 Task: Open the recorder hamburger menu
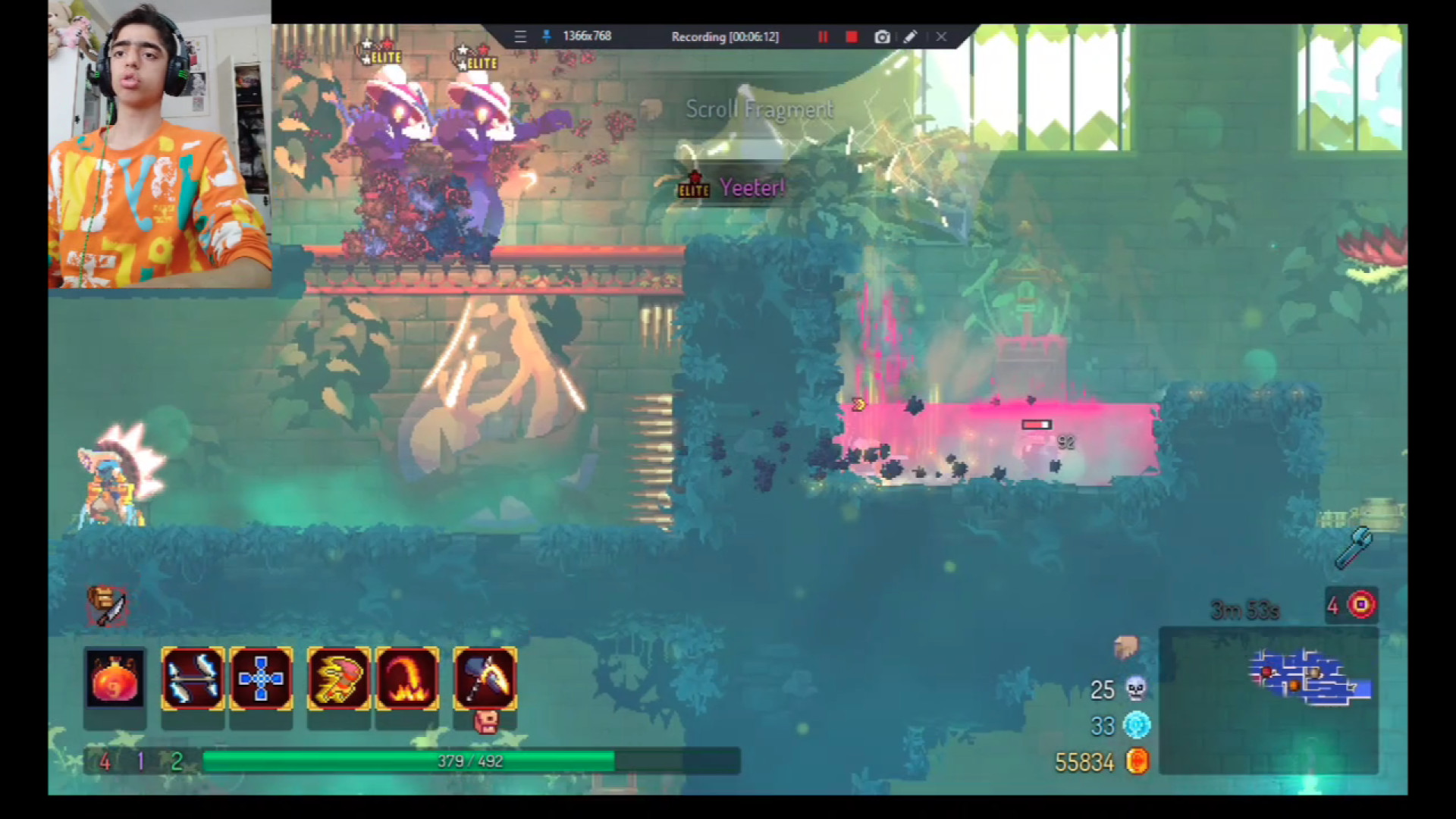point(520,36)
